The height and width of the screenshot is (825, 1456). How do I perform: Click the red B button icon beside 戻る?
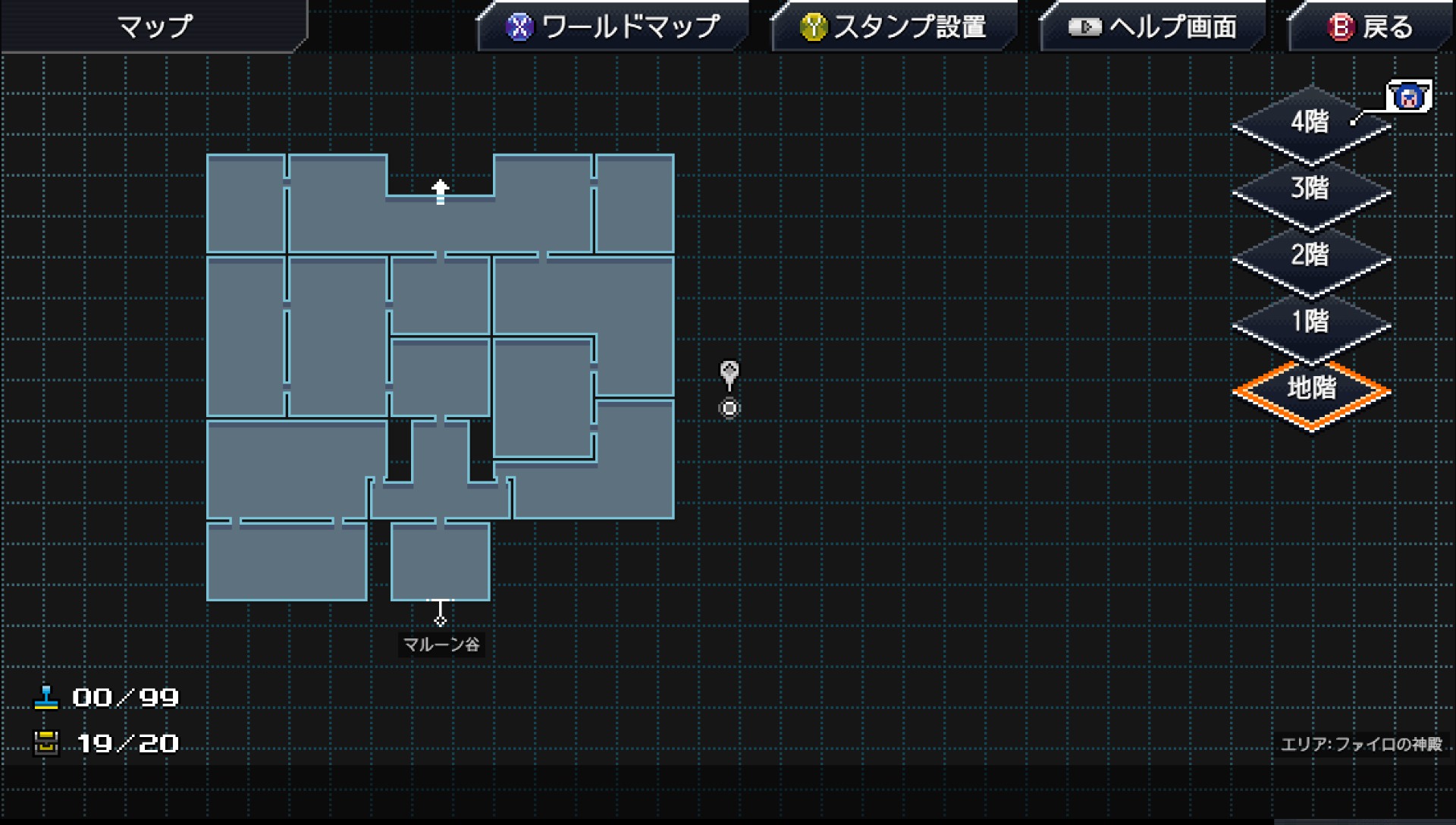pyautogui.click(x=1341, y=27)
